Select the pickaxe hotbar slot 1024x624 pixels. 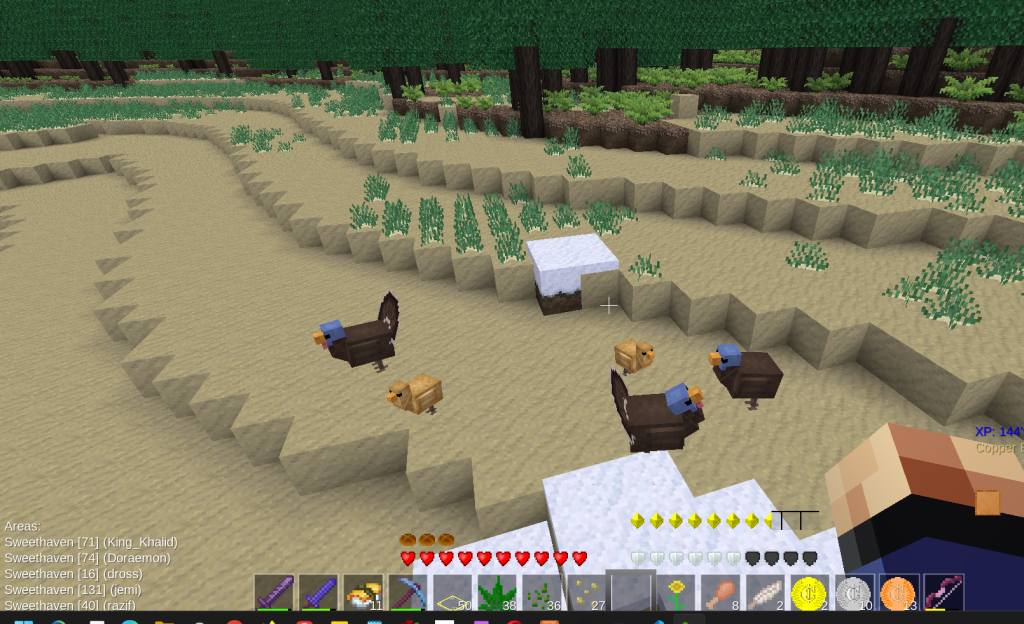[407, 593]
